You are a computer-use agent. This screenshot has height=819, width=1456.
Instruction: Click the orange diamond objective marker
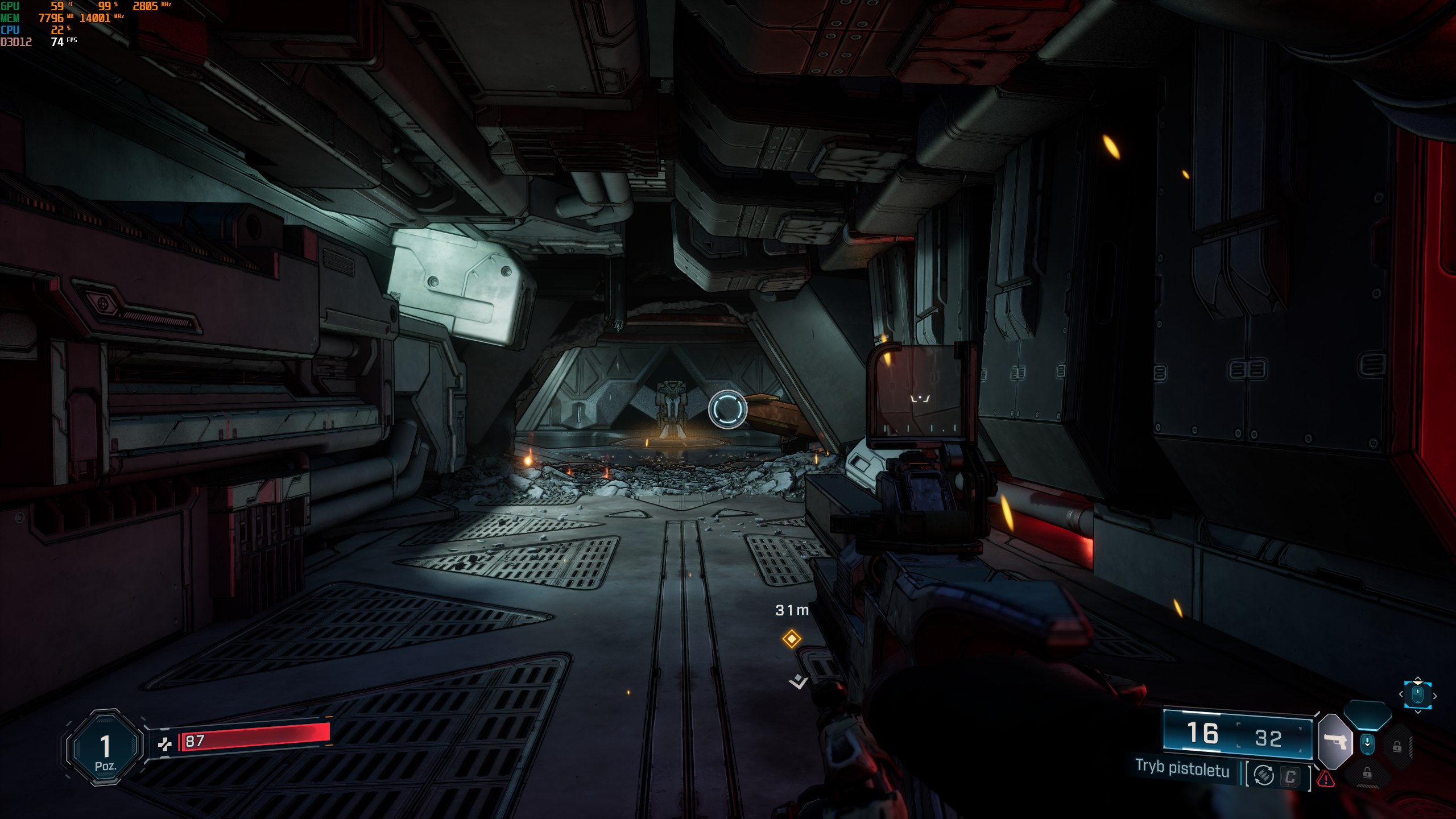[x=791, y=639]
